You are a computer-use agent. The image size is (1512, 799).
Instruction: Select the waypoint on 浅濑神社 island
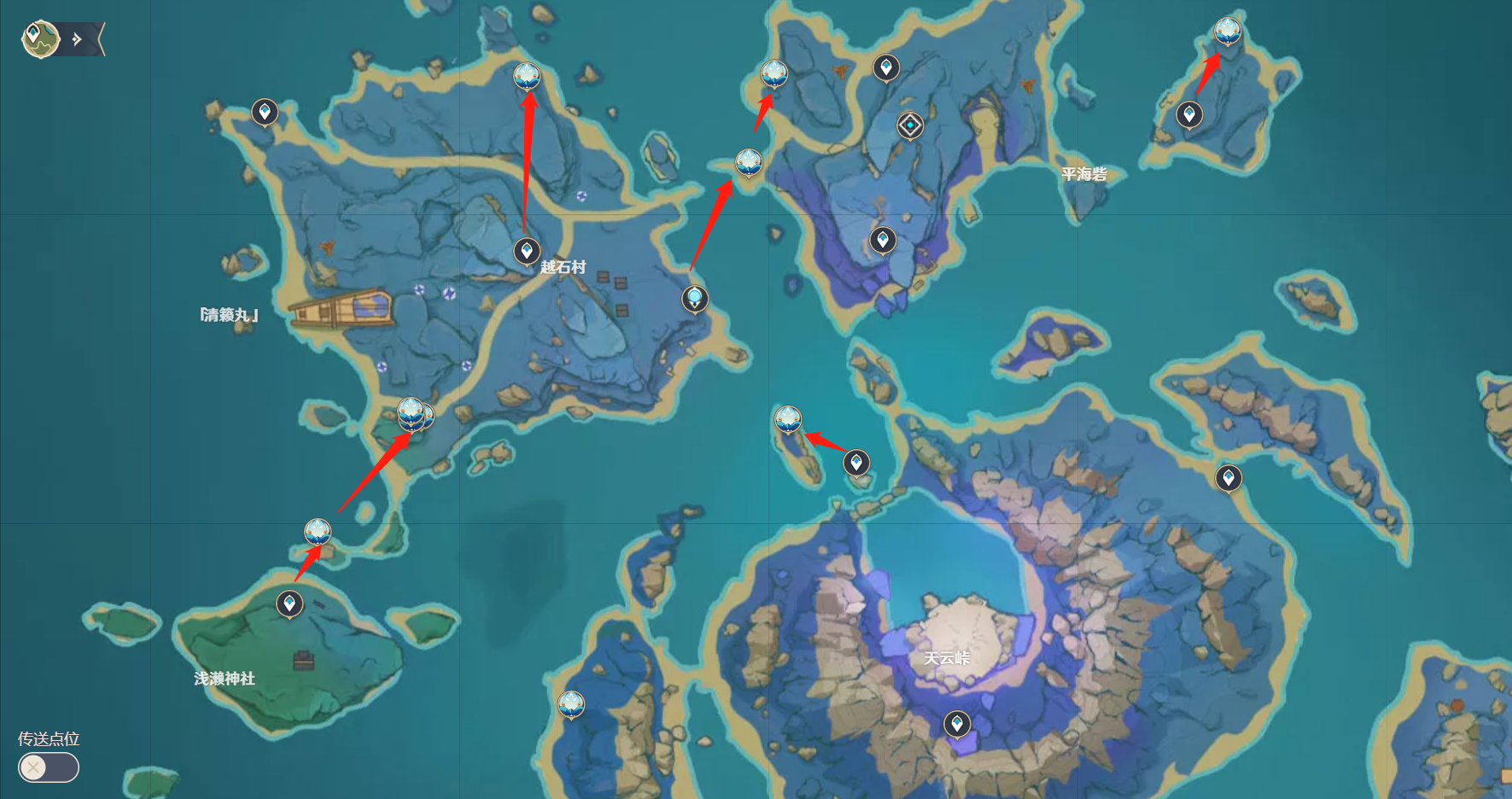pyautogui.click(x=289, y=604)
